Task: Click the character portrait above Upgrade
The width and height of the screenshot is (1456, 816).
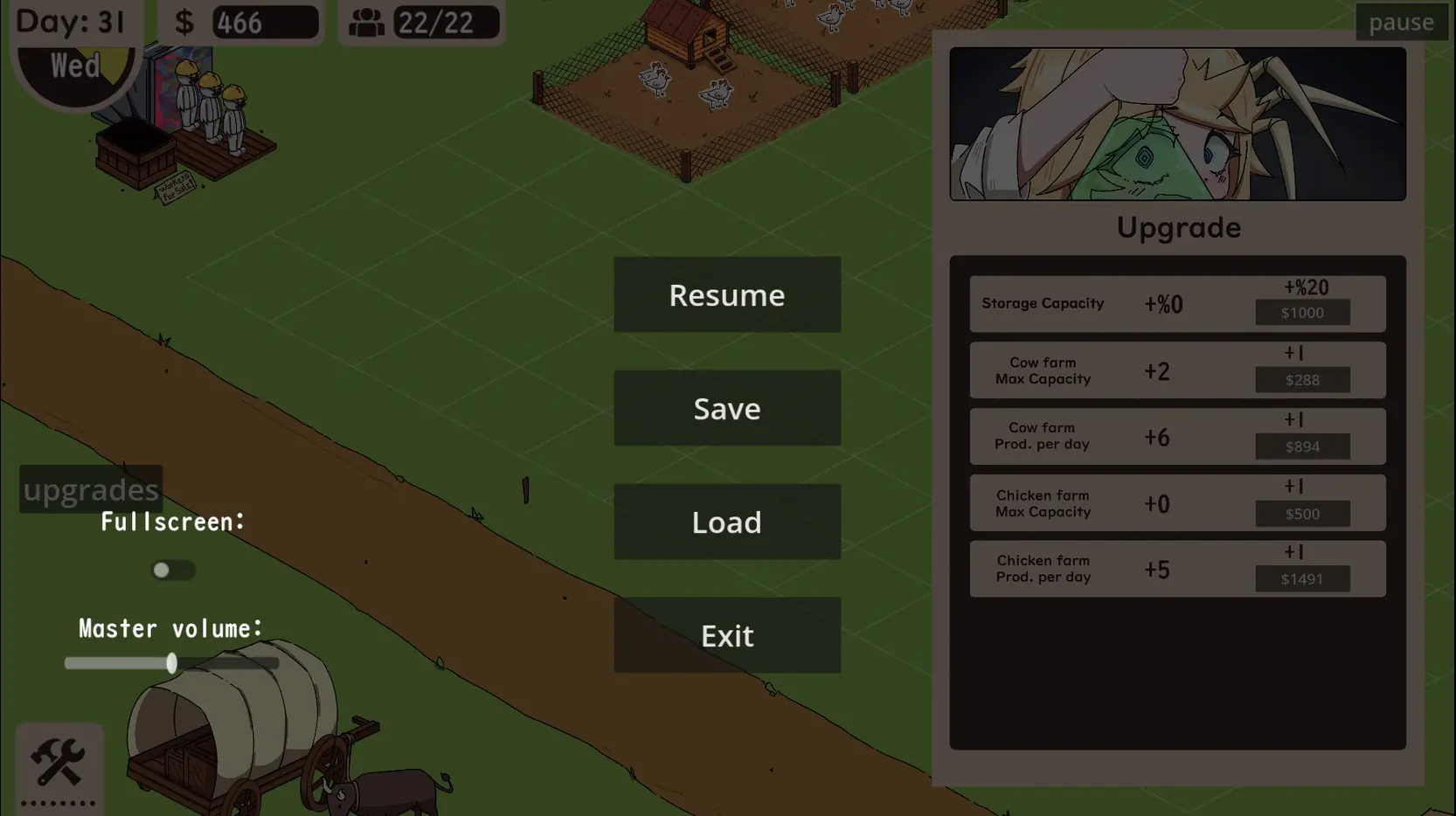Action: coord(1177,124)
